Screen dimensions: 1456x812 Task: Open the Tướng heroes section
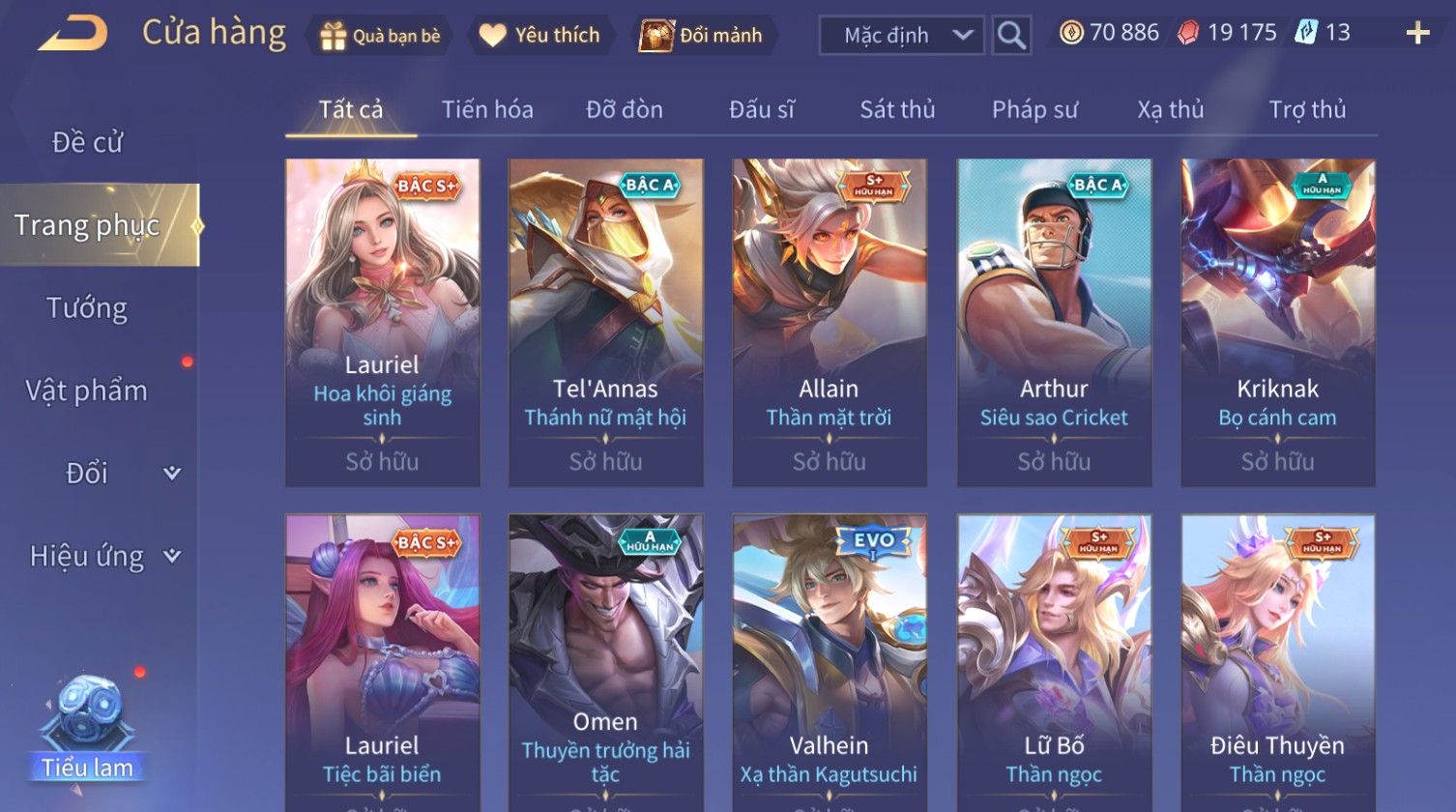coord(87,308)
